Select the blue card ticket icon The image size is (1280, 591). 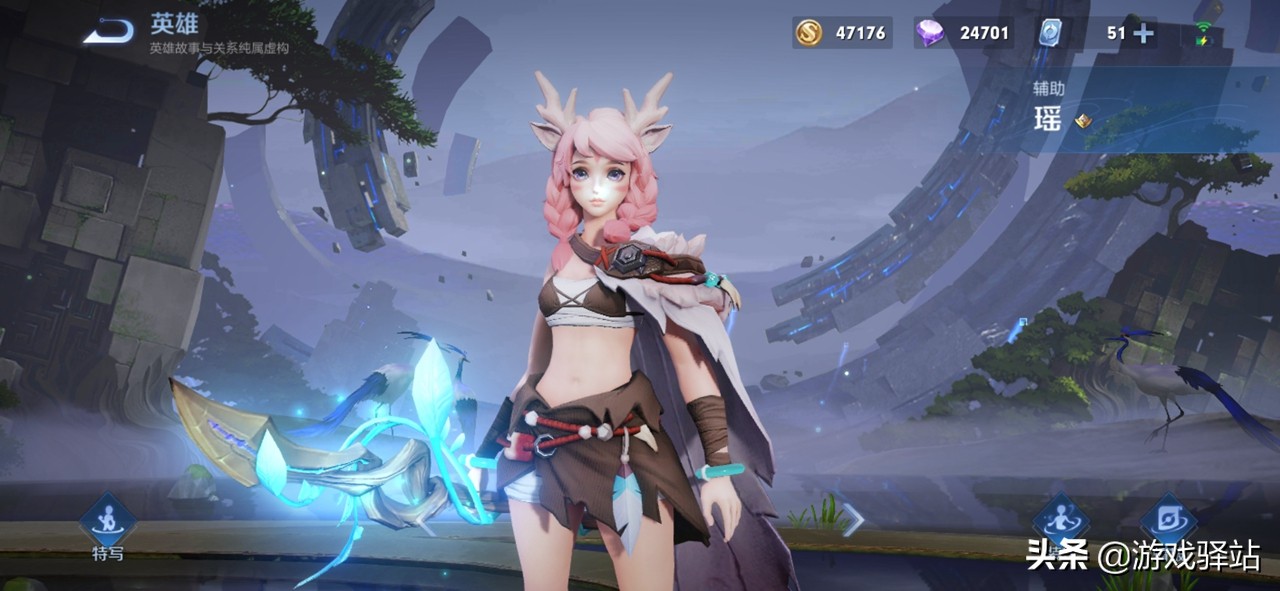[1049, 33]
